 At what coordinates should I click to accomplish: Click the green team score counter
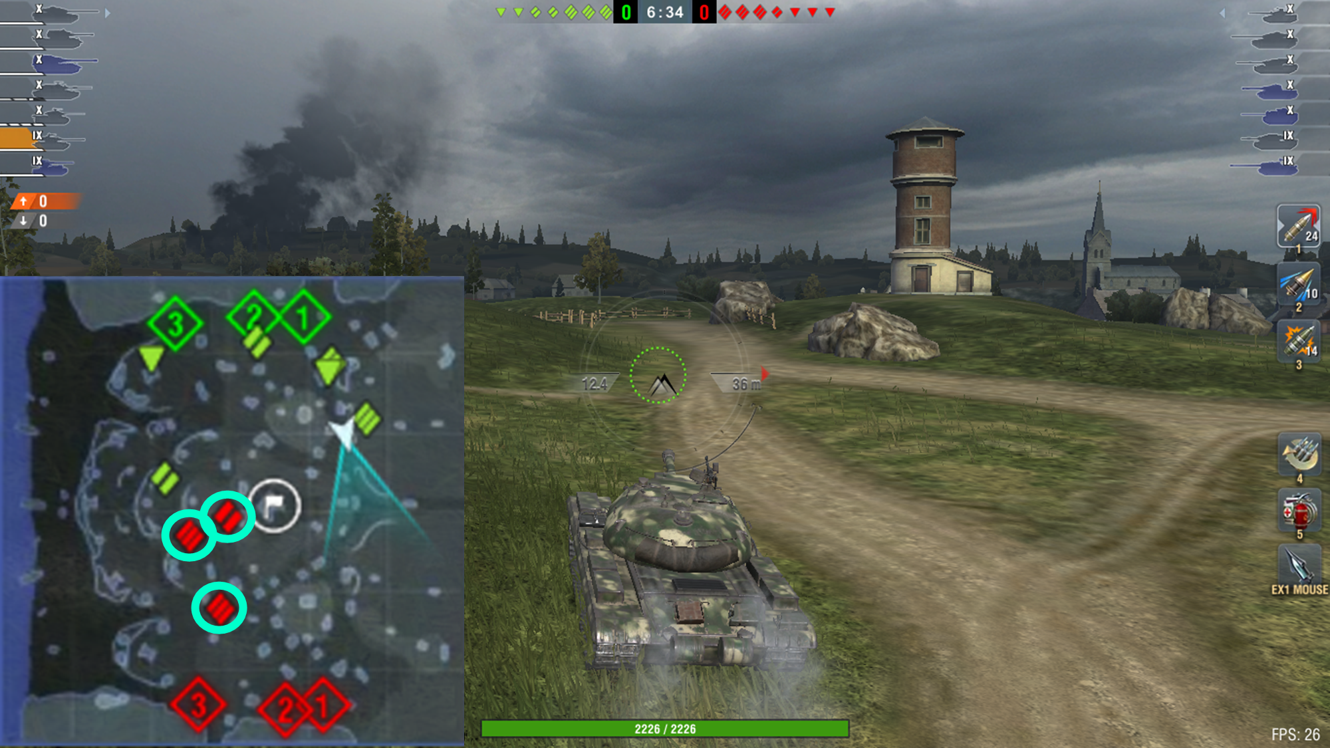click(625, 14)
